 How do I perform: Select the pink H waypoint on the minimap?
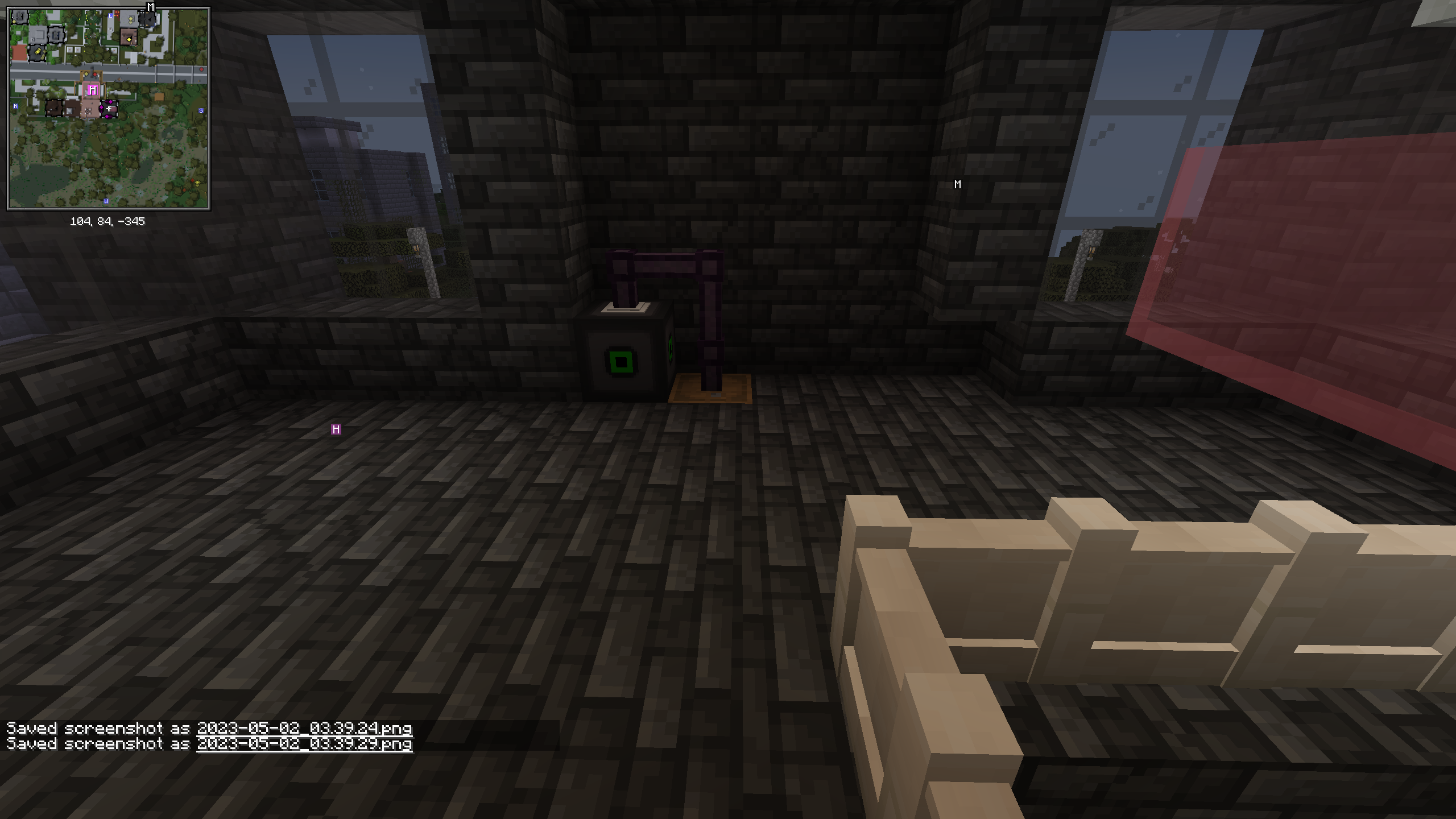93,89
